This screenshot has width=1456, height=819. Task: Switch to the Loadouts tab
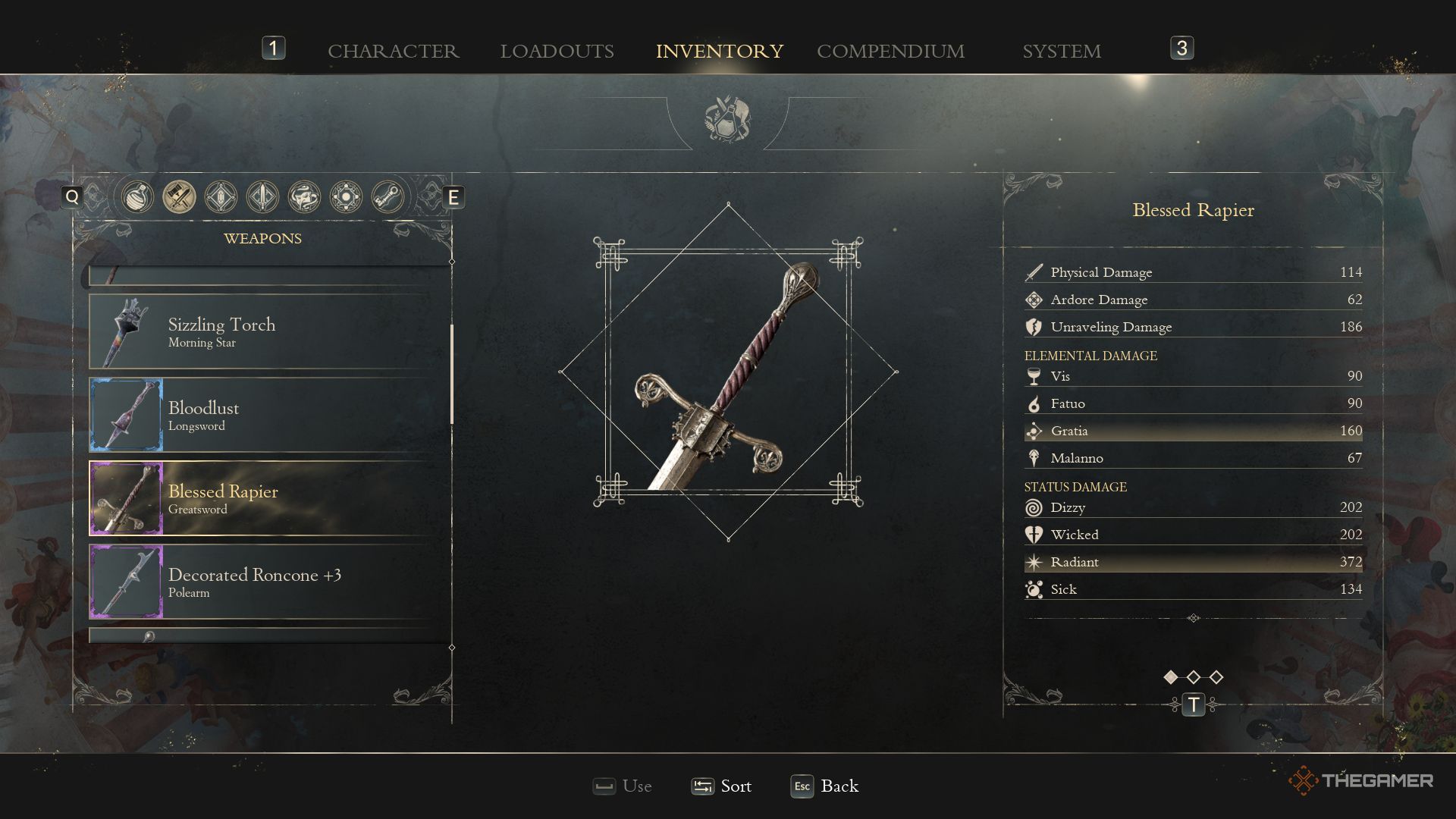point(557,51)
